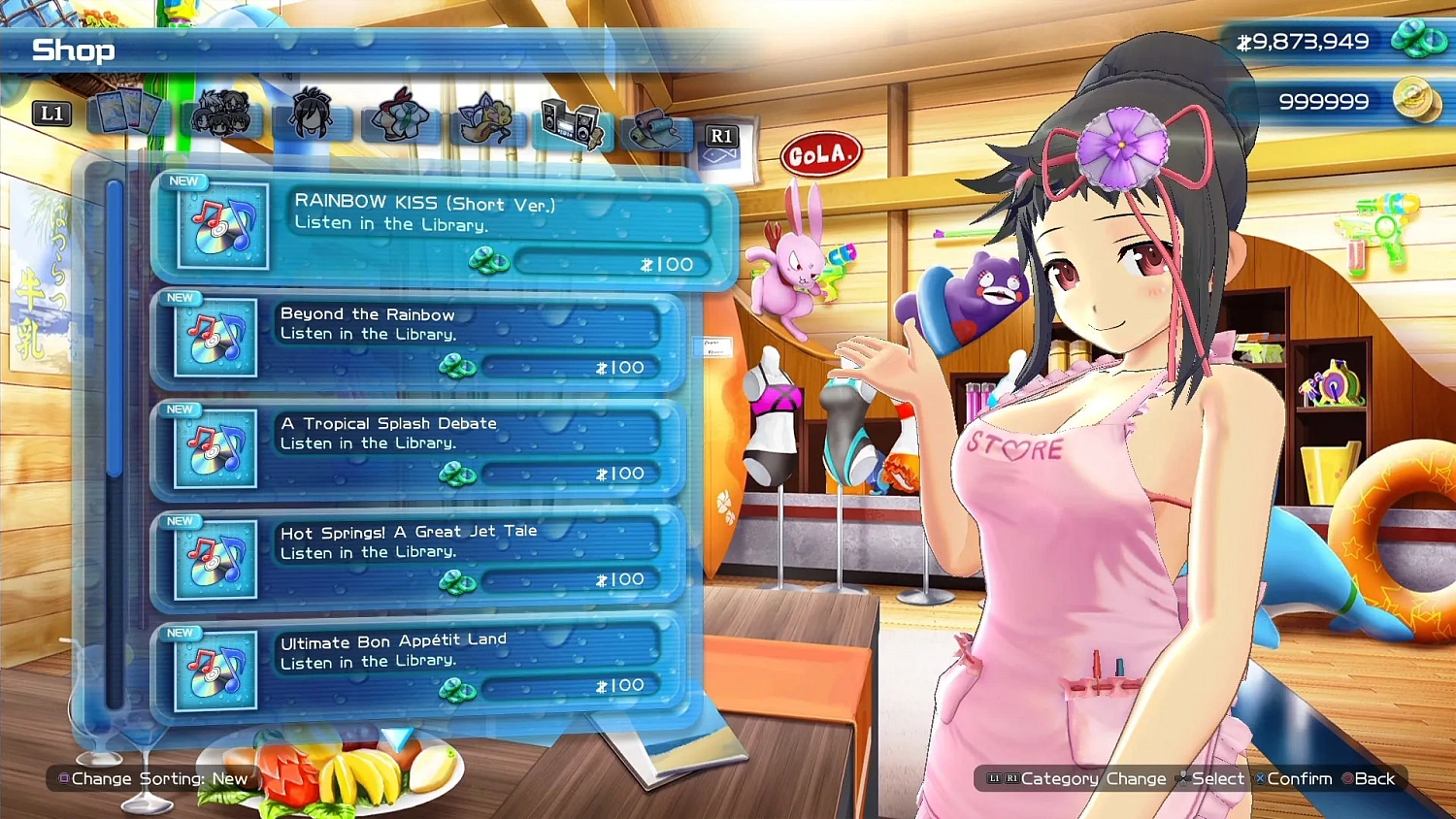
Task: Open the hairstyles shop category
Action: click(x=311, y=114)
